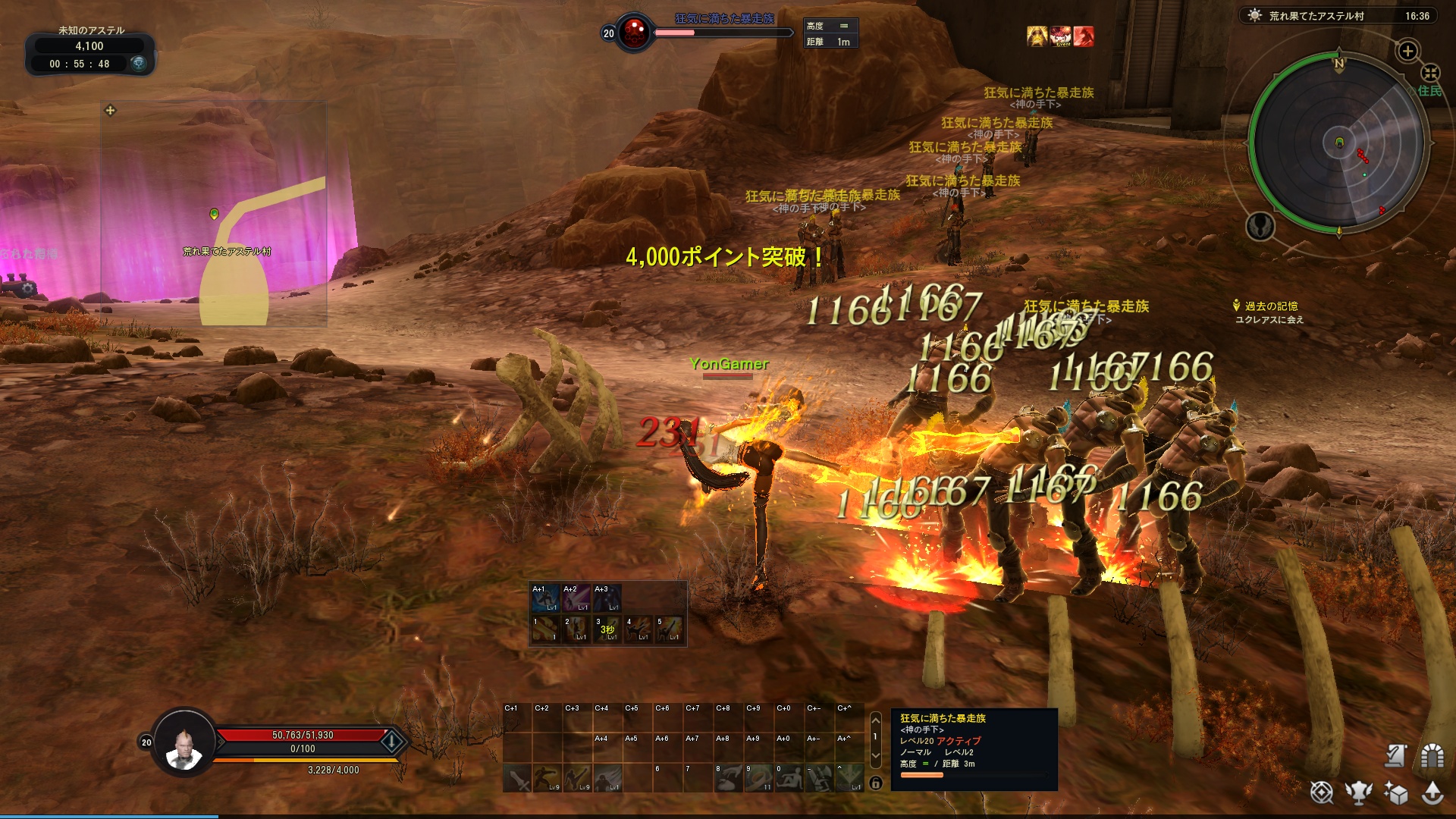This screenshot has width=1456, height=819.
Task: Open the sparkling cube shop icon
Action: pyautogui.click(x=1395, y=792)
